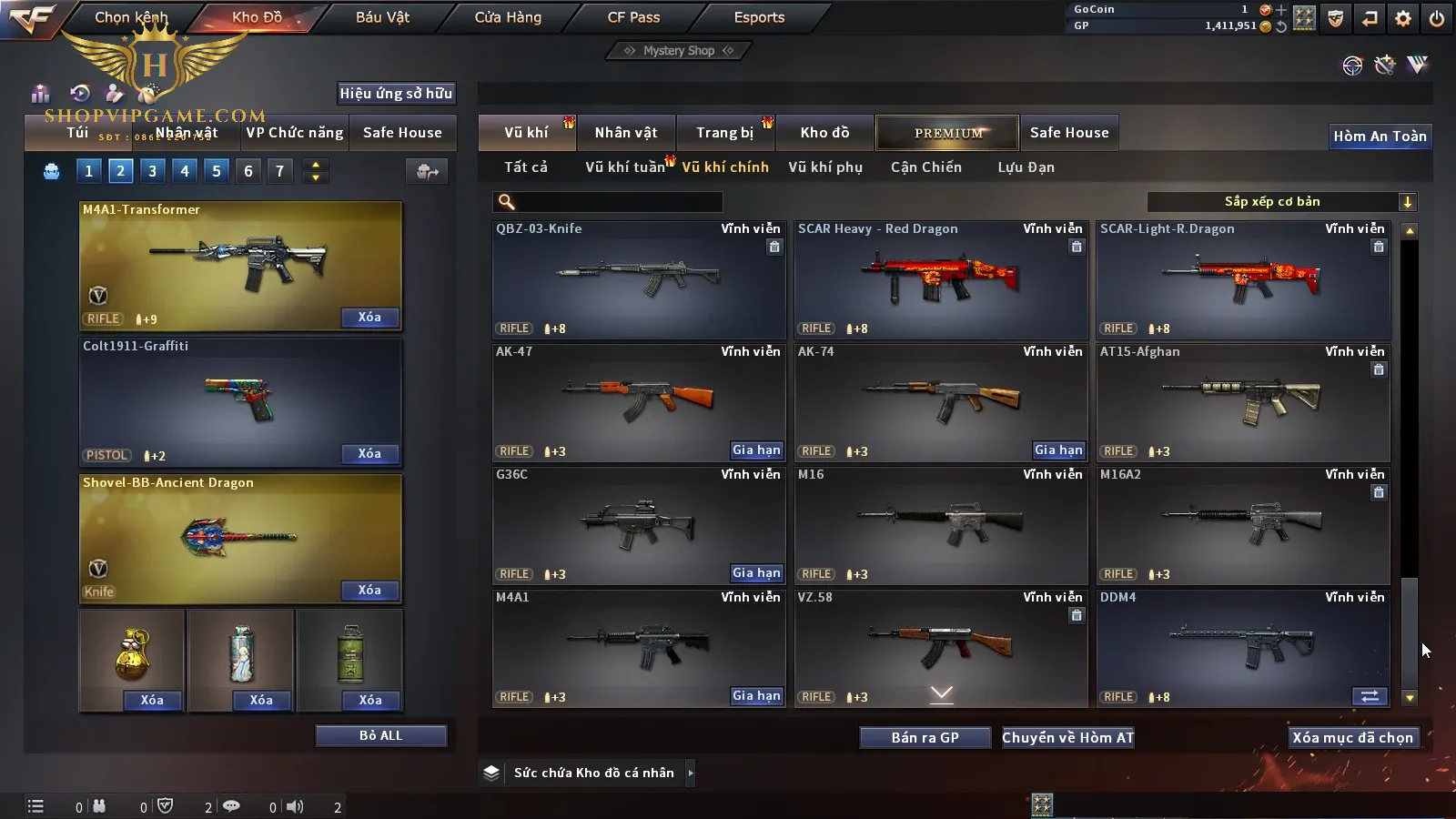This screenshot has width=1456, height=819.
Task: Sell the item via Bán ra GP
Action: (925, 738)
